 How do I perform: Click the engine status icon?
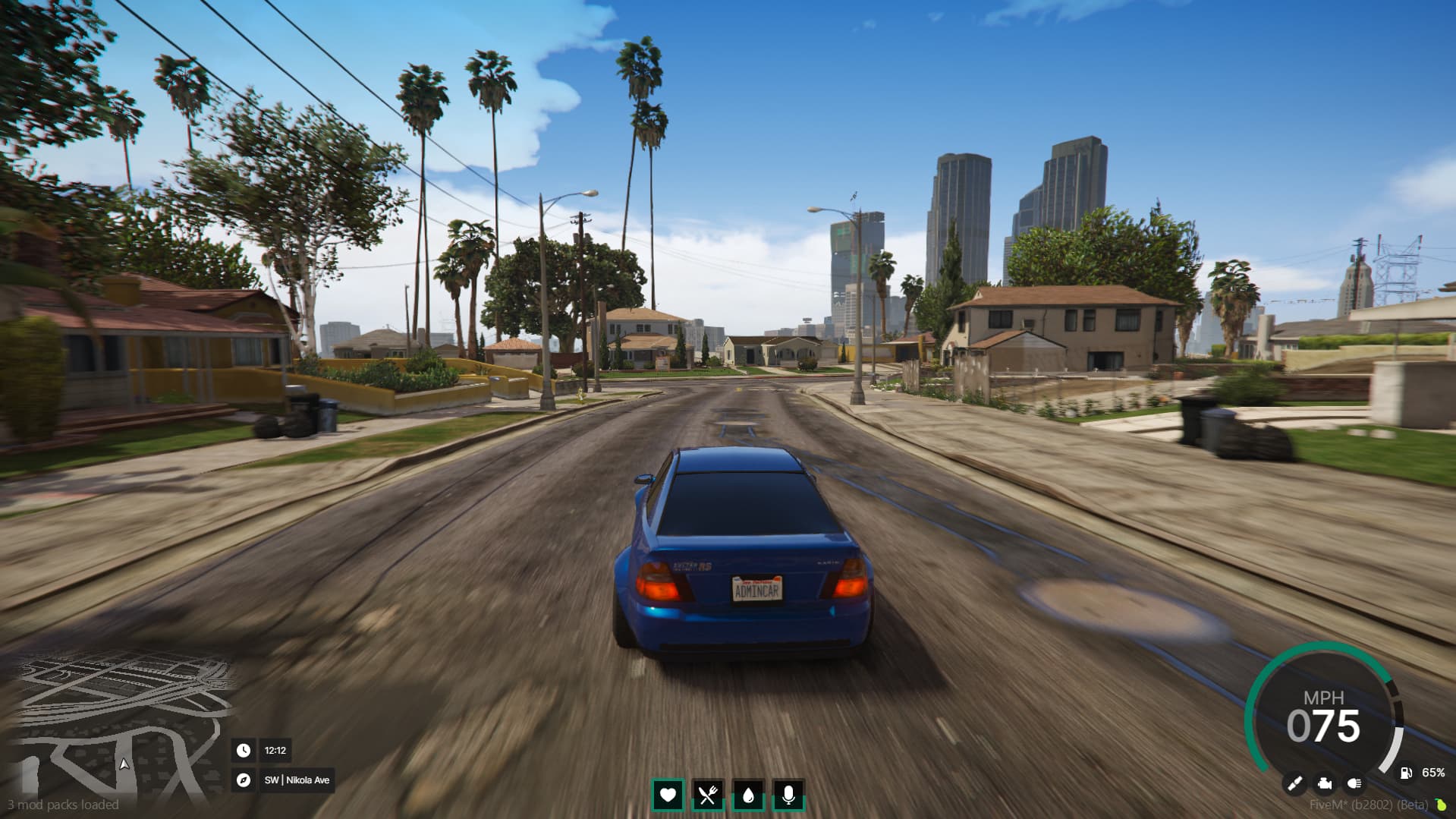pyautogui.click(x=1324, y=784)
